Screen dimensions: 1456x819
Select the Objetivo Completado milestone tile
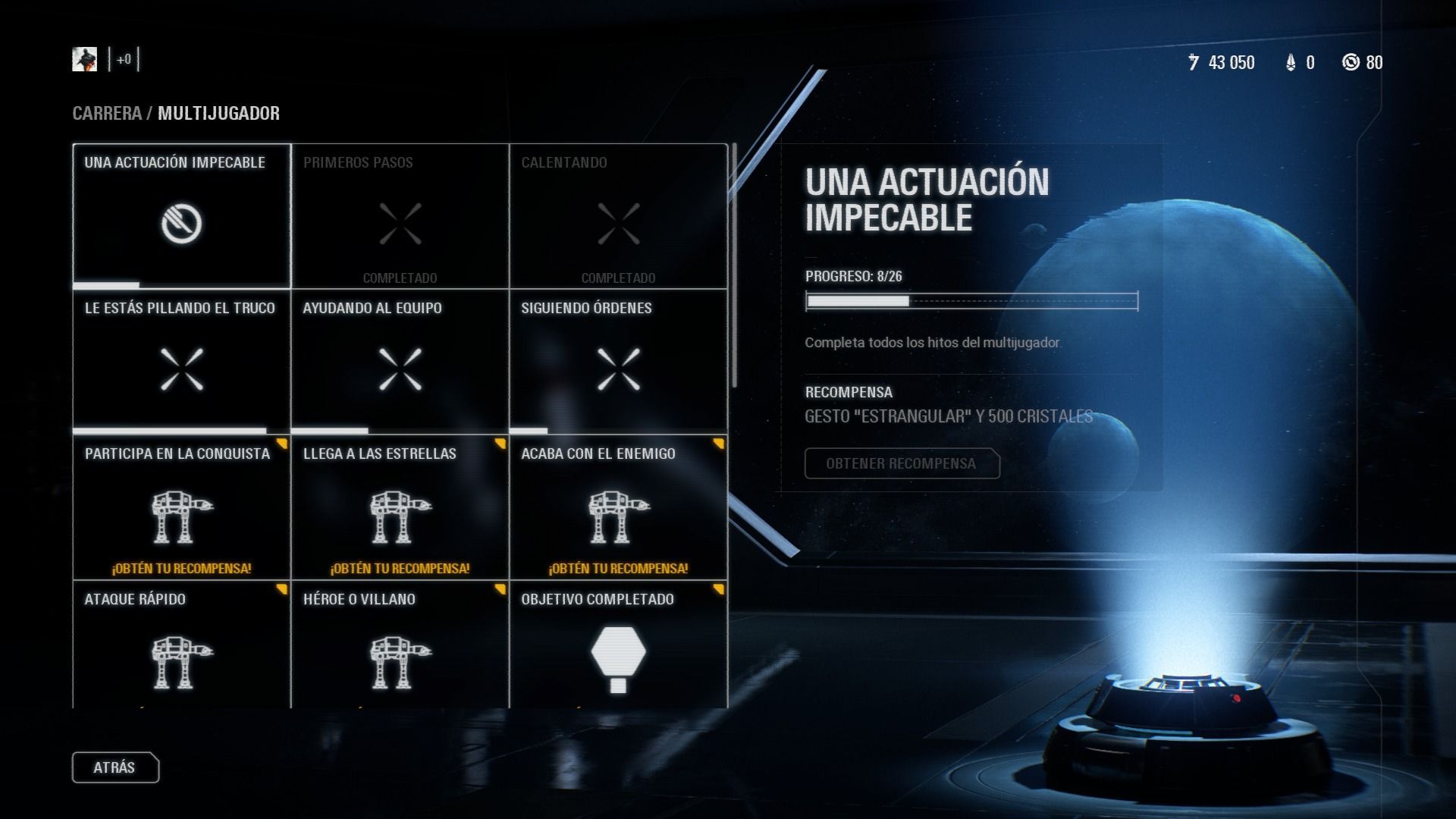pos(618,649)
